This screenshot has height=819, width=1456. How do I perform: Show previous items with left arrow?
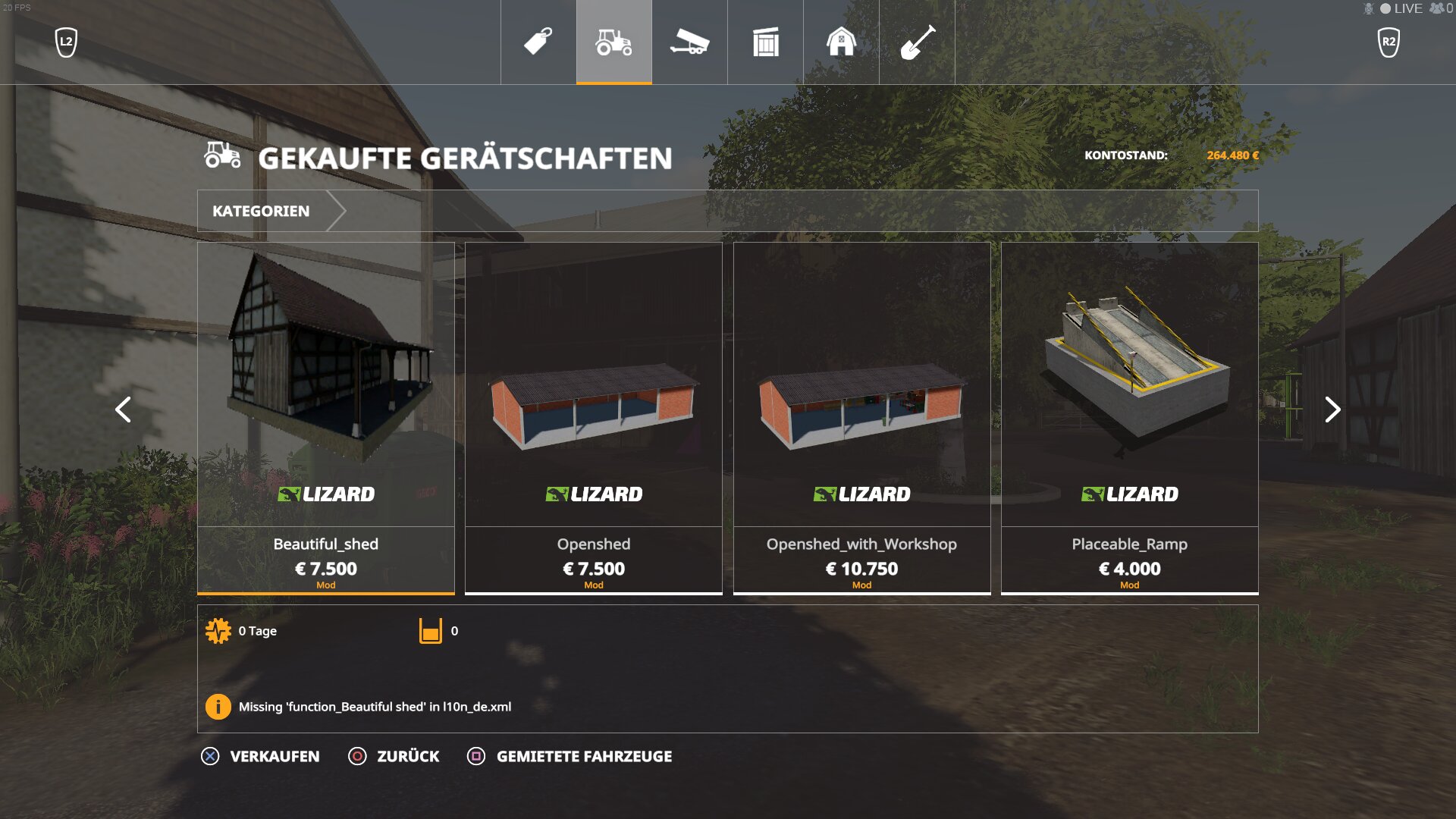point(123,409)
